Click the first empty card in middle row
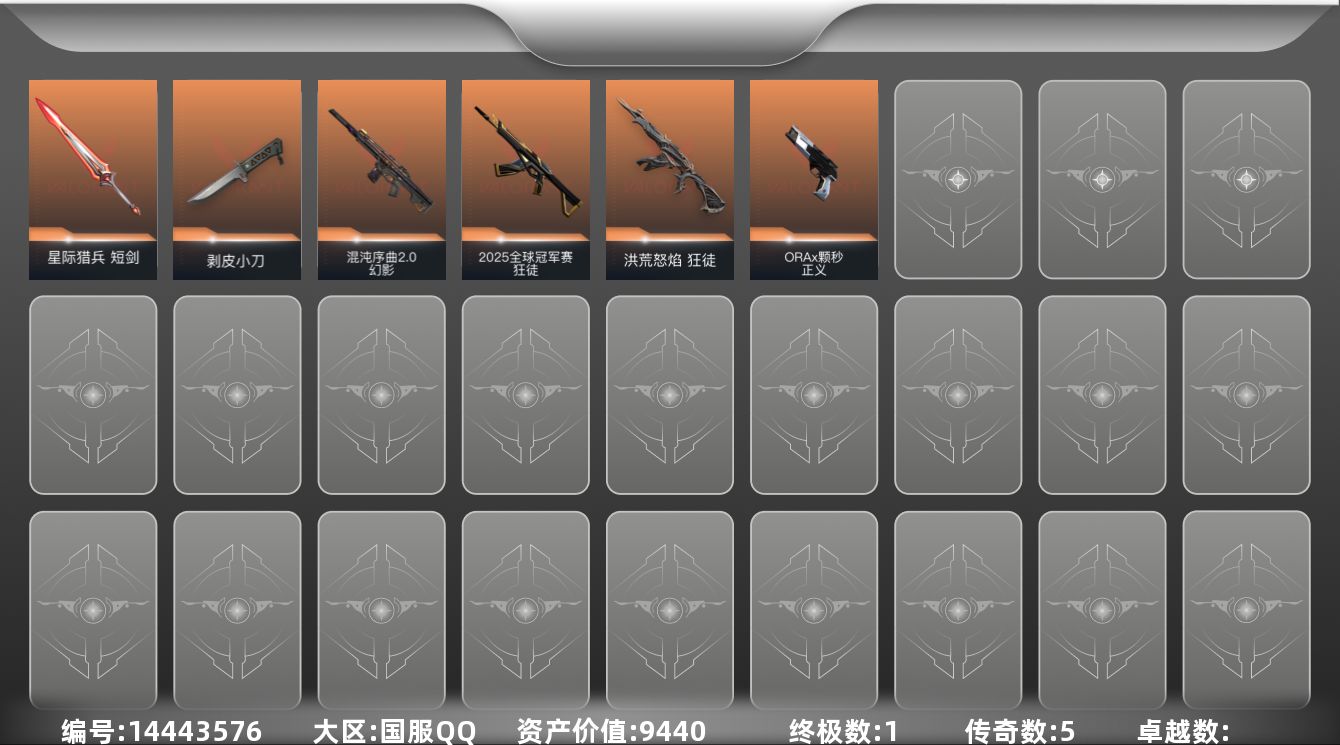Image resolution: width=1340 pixels, height=745 pixels. click(x=93, y=394)
